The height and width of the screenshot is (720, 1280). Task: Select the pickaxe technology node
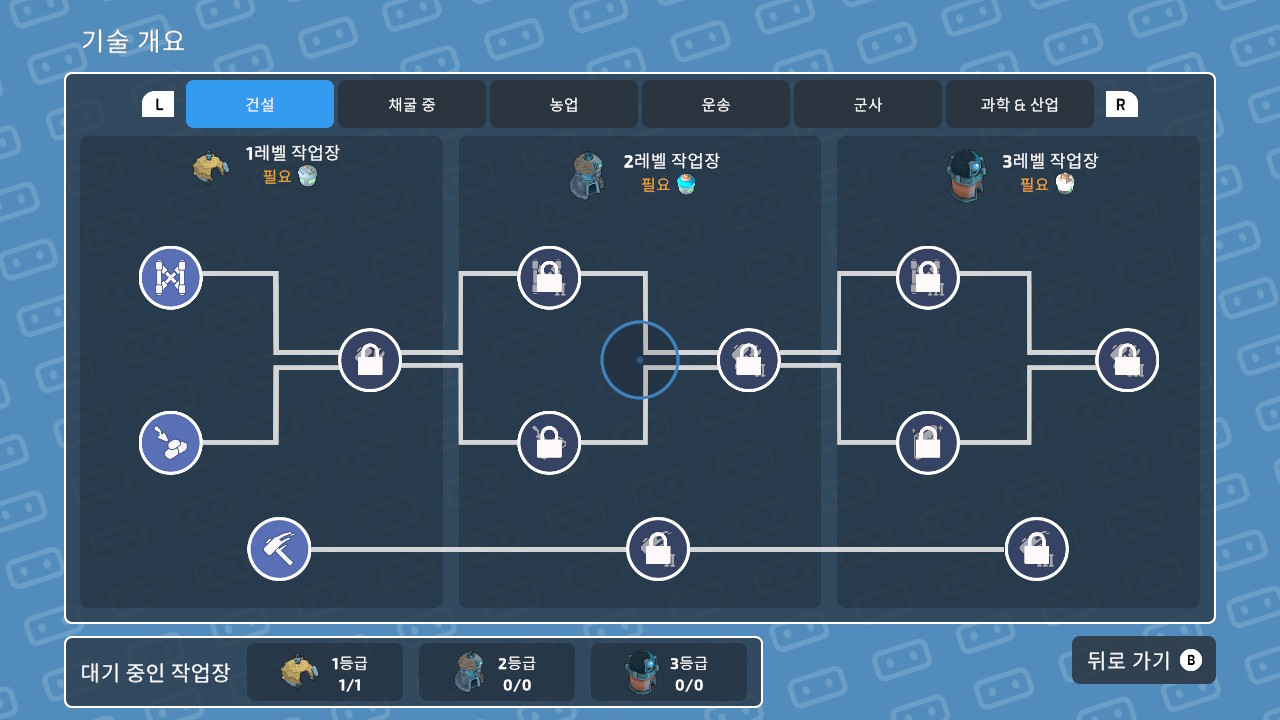point(279,548)
